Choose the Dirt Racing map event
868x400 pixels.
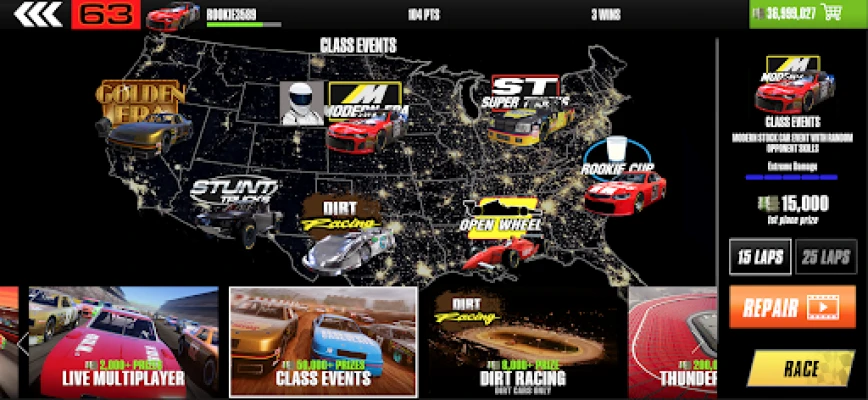coord(345,232)
